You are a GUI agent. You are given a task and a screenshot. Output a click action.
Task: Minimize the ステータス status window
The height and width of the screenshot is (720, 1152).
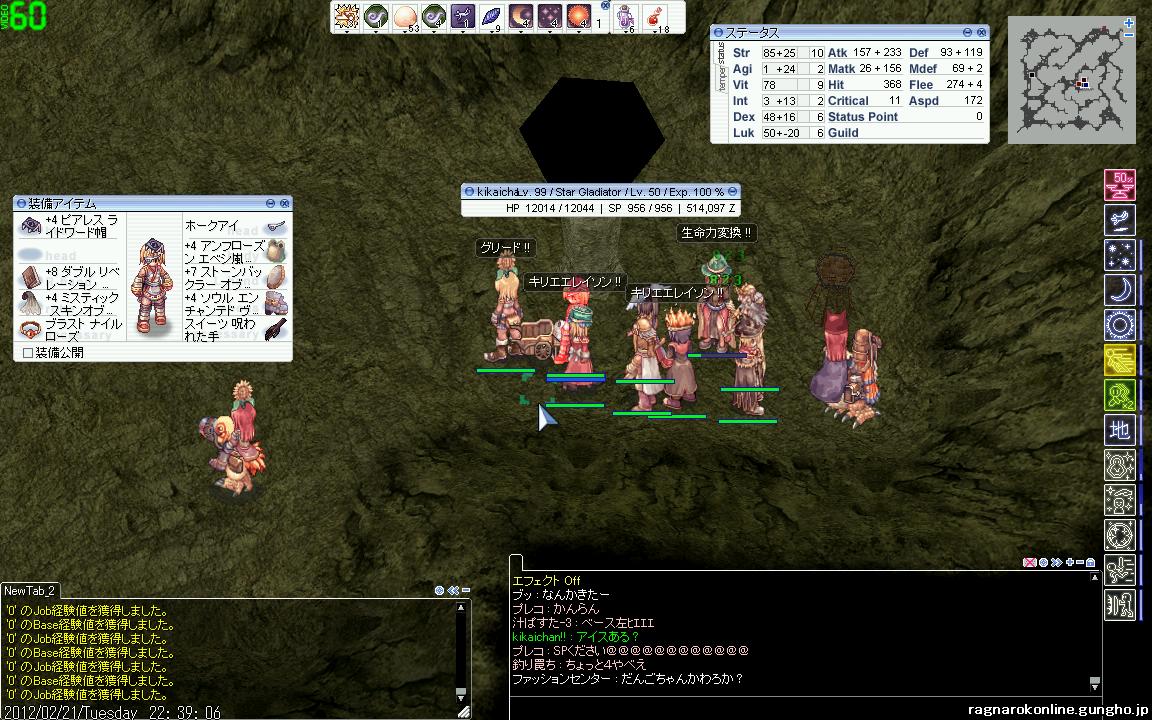pos(968,32)
